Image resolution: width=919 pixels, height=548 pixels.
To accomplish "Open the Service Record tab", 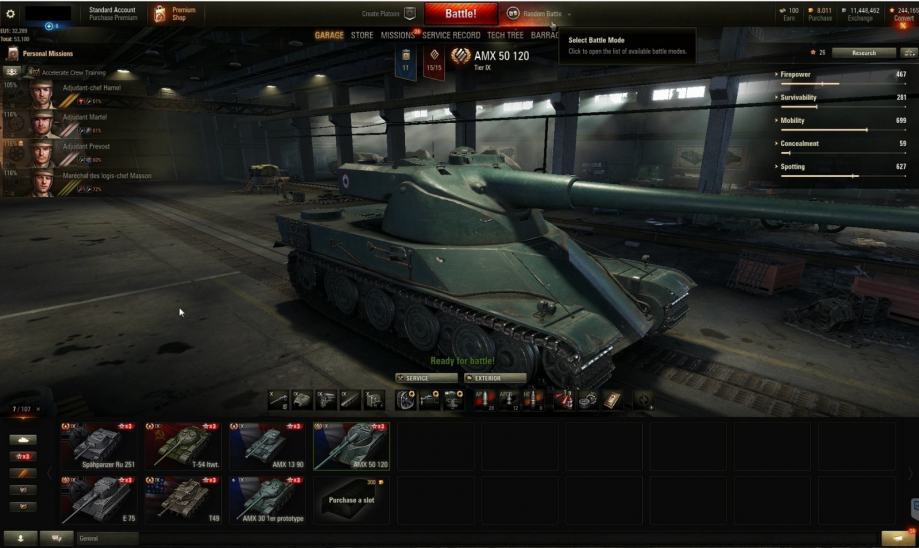I will tap(451, 35).
